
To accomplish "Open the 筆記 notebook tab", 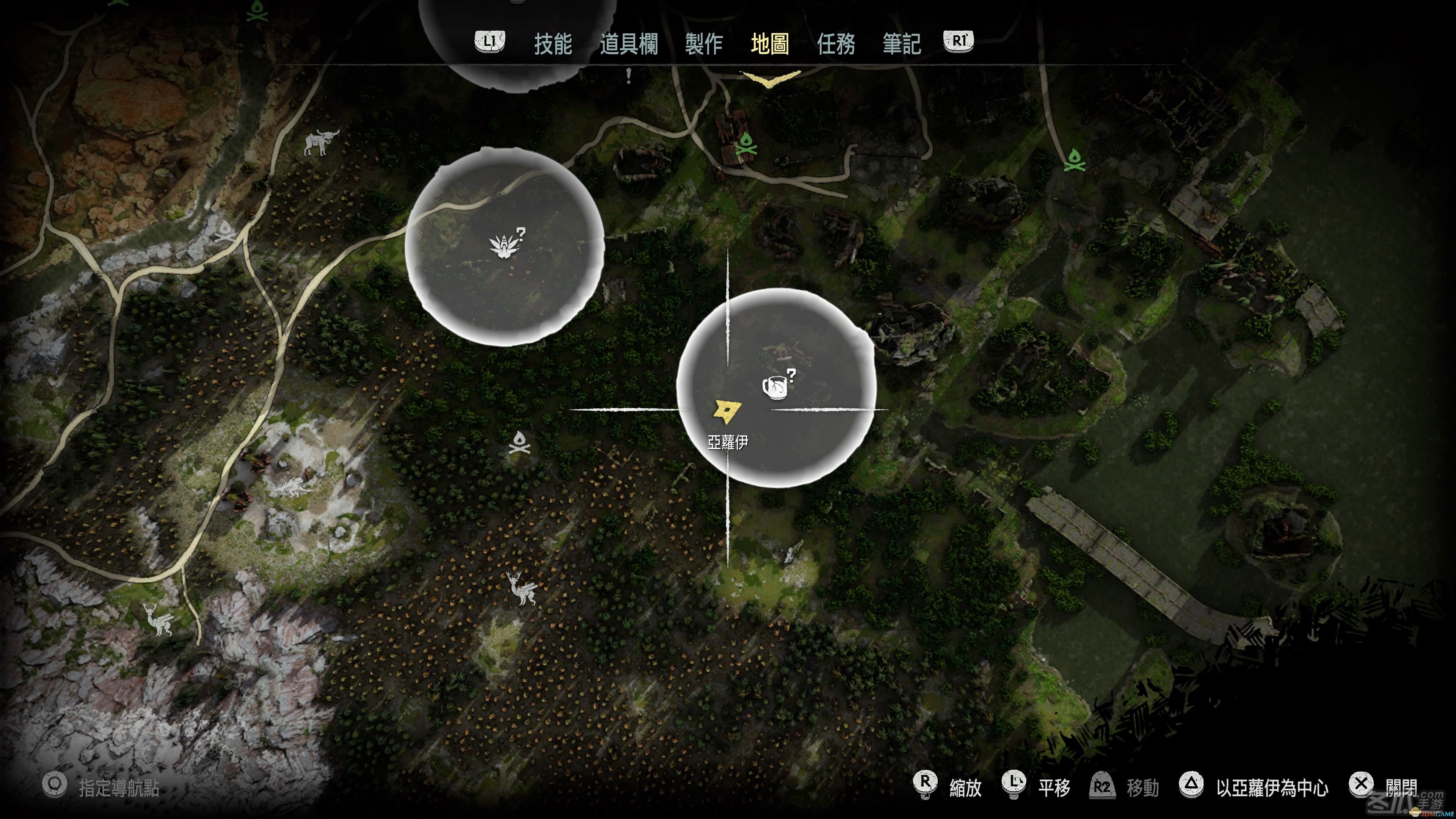I will click(x=902, y=44).
